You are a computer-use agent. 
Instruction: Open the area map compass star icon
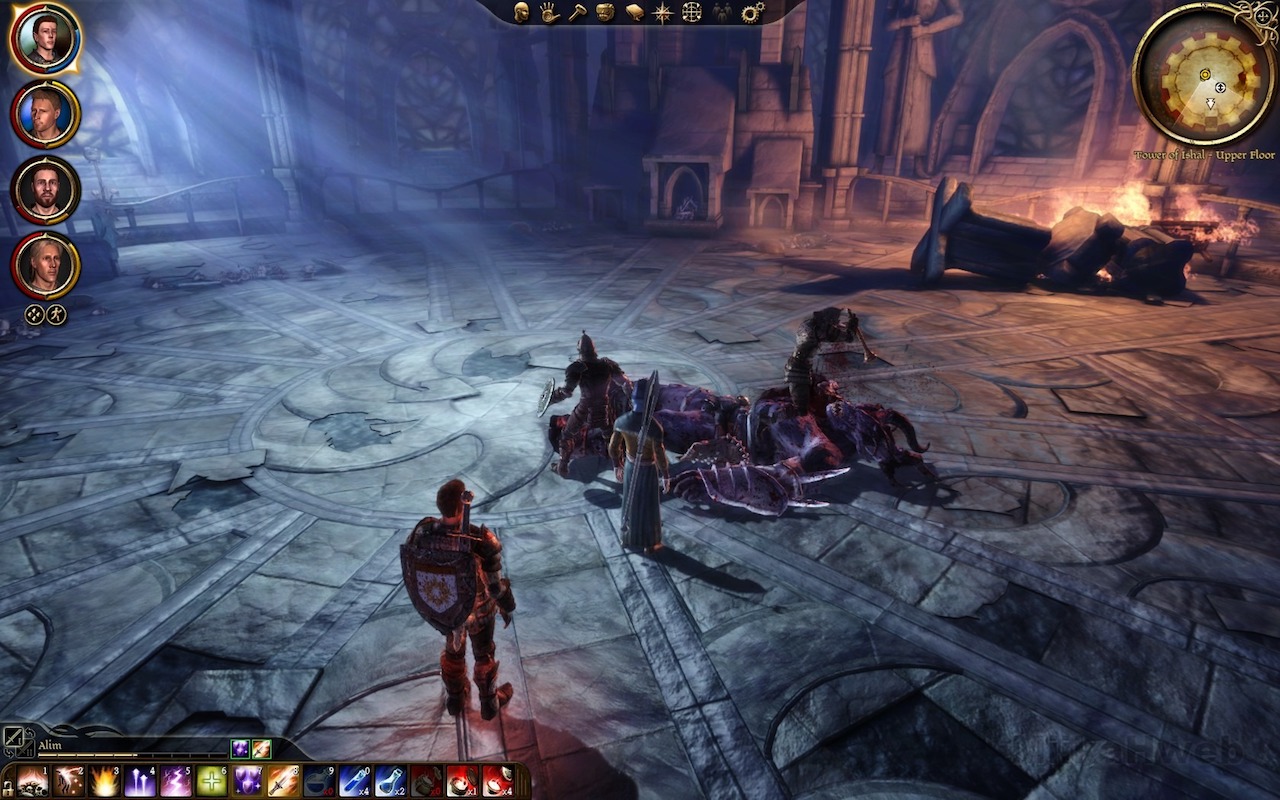662,12
